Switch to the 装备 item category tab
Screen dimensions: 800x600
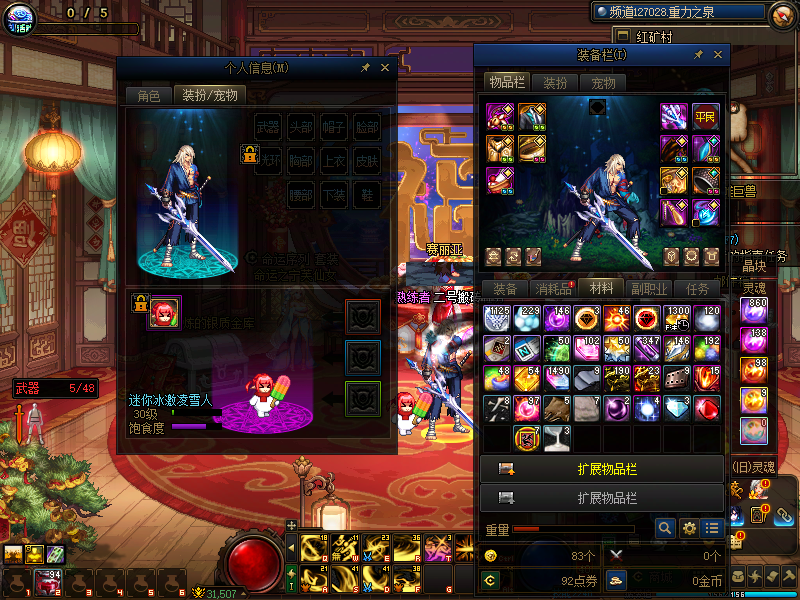(506, 288)
